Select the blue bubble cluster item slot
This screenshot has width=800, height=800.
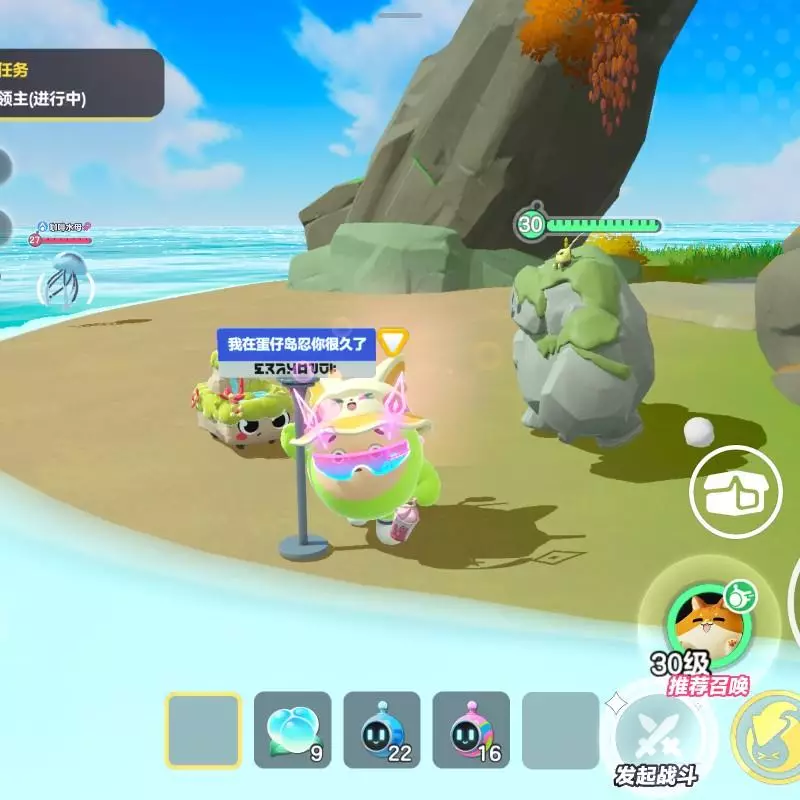(x=292, y=730)
